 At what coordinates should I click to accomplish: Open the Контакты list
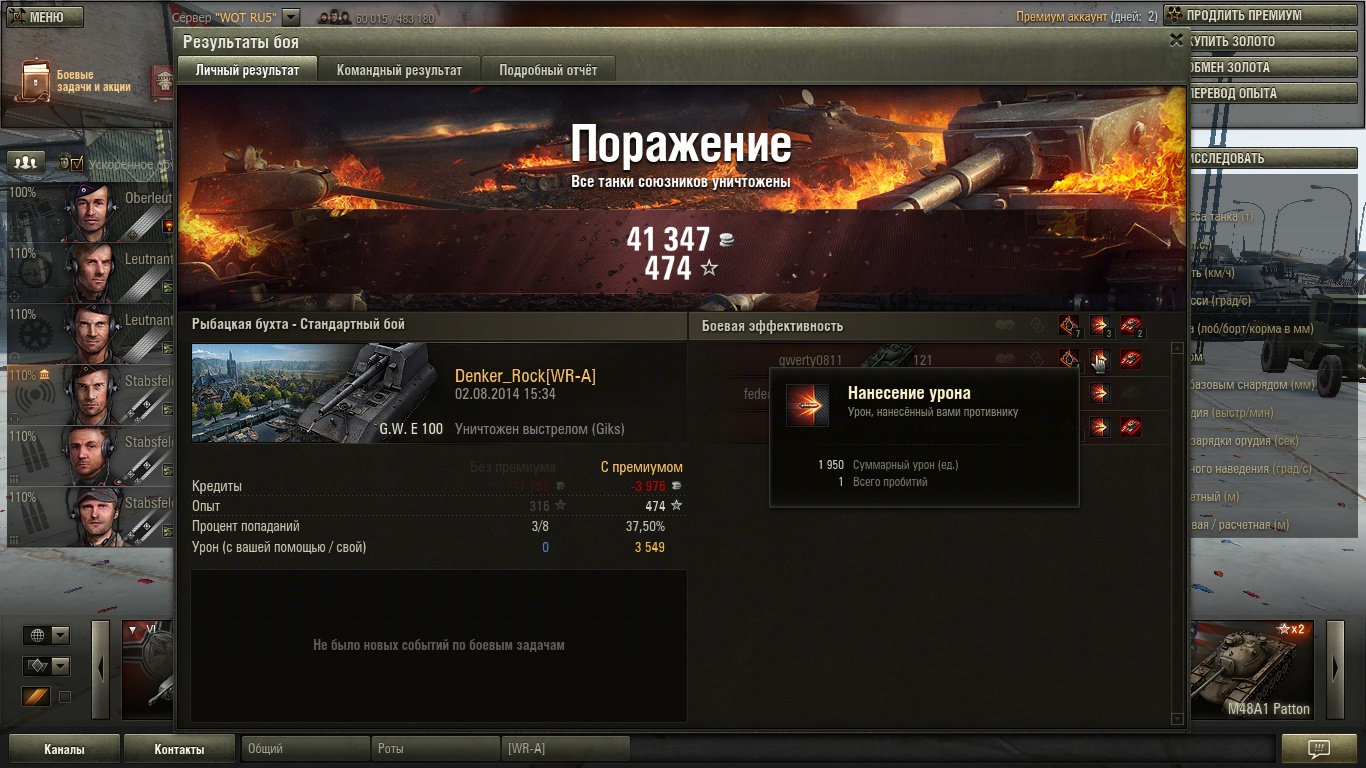179,749
